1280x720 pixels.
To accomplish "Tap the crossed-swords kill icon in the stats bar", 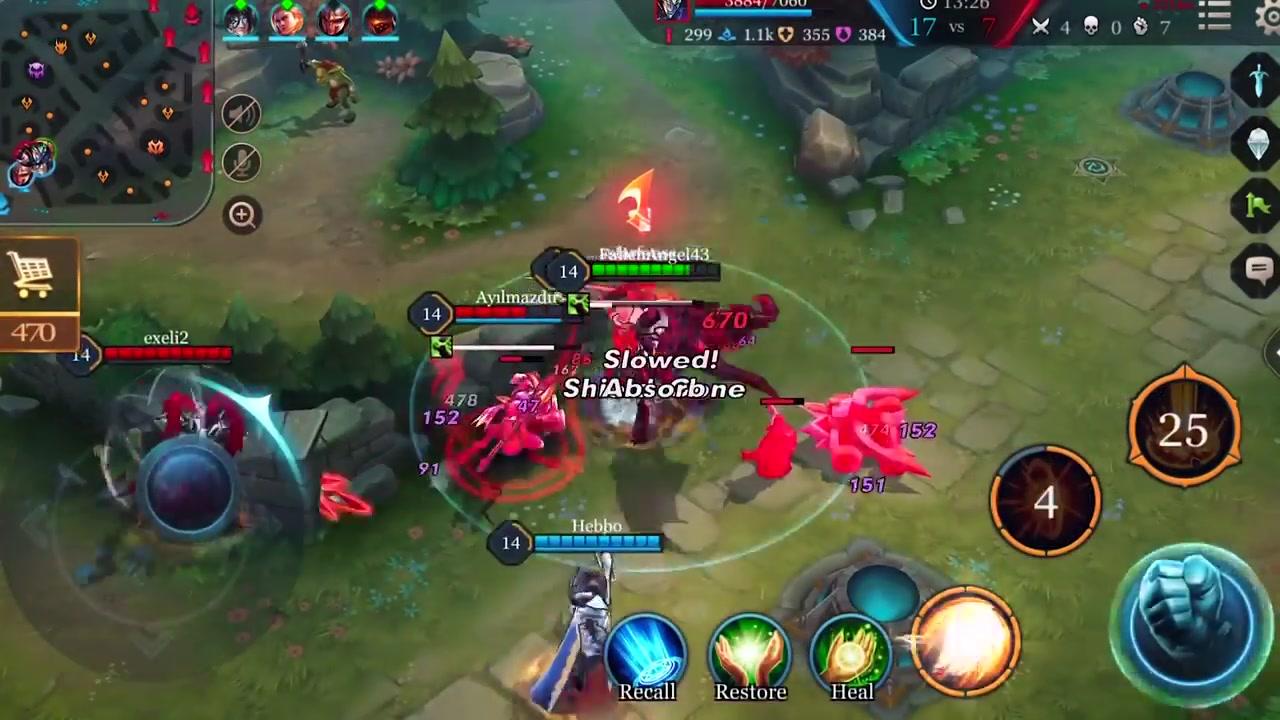I will (x=1040, y=27).
